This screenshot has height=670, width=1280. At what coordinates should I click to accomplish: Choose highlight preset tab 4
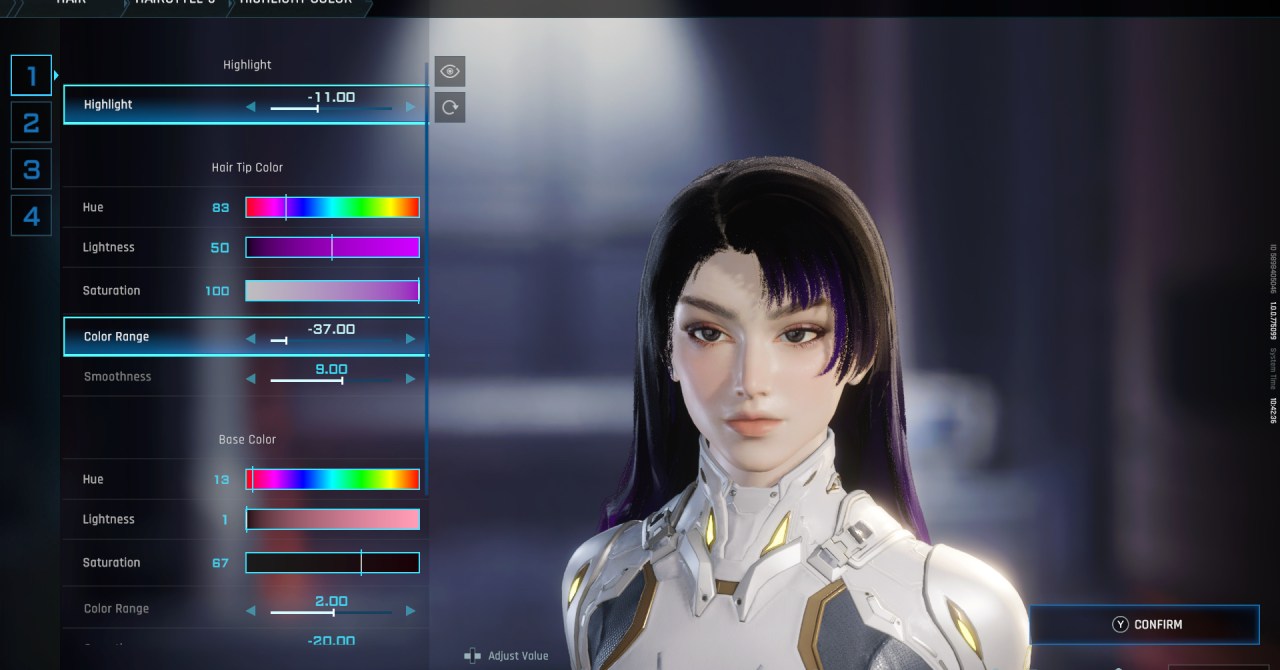pos(31,216)
